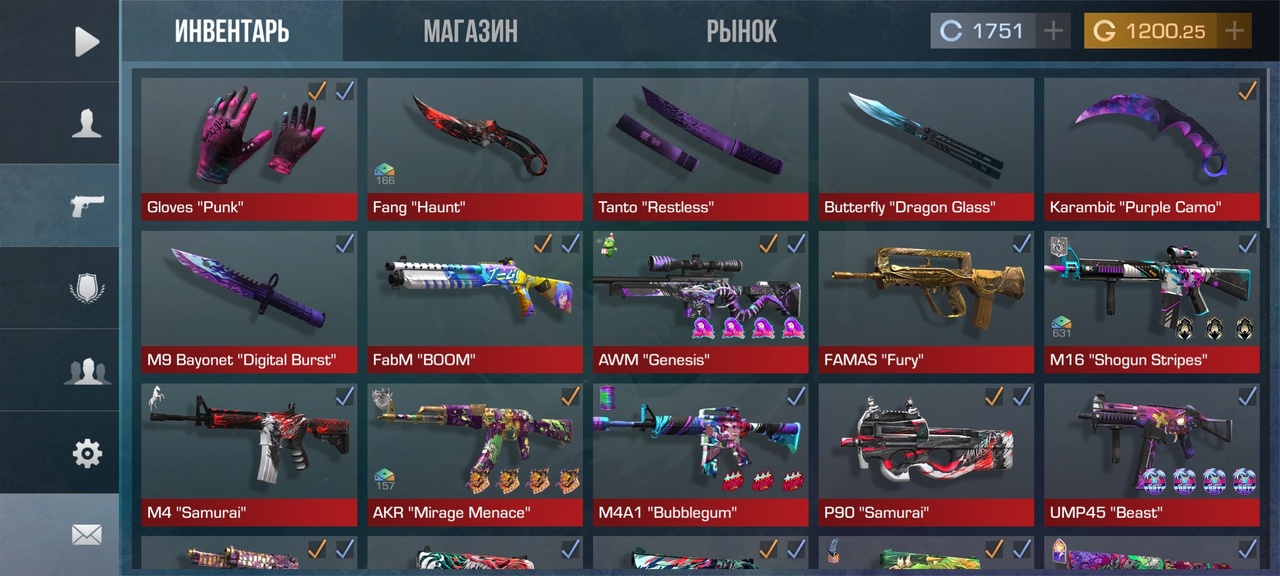Viewport: 1280px width, 576px height.
Task: Select the Karambit "Purple Camo" knife
Action: pos(1152,148)
